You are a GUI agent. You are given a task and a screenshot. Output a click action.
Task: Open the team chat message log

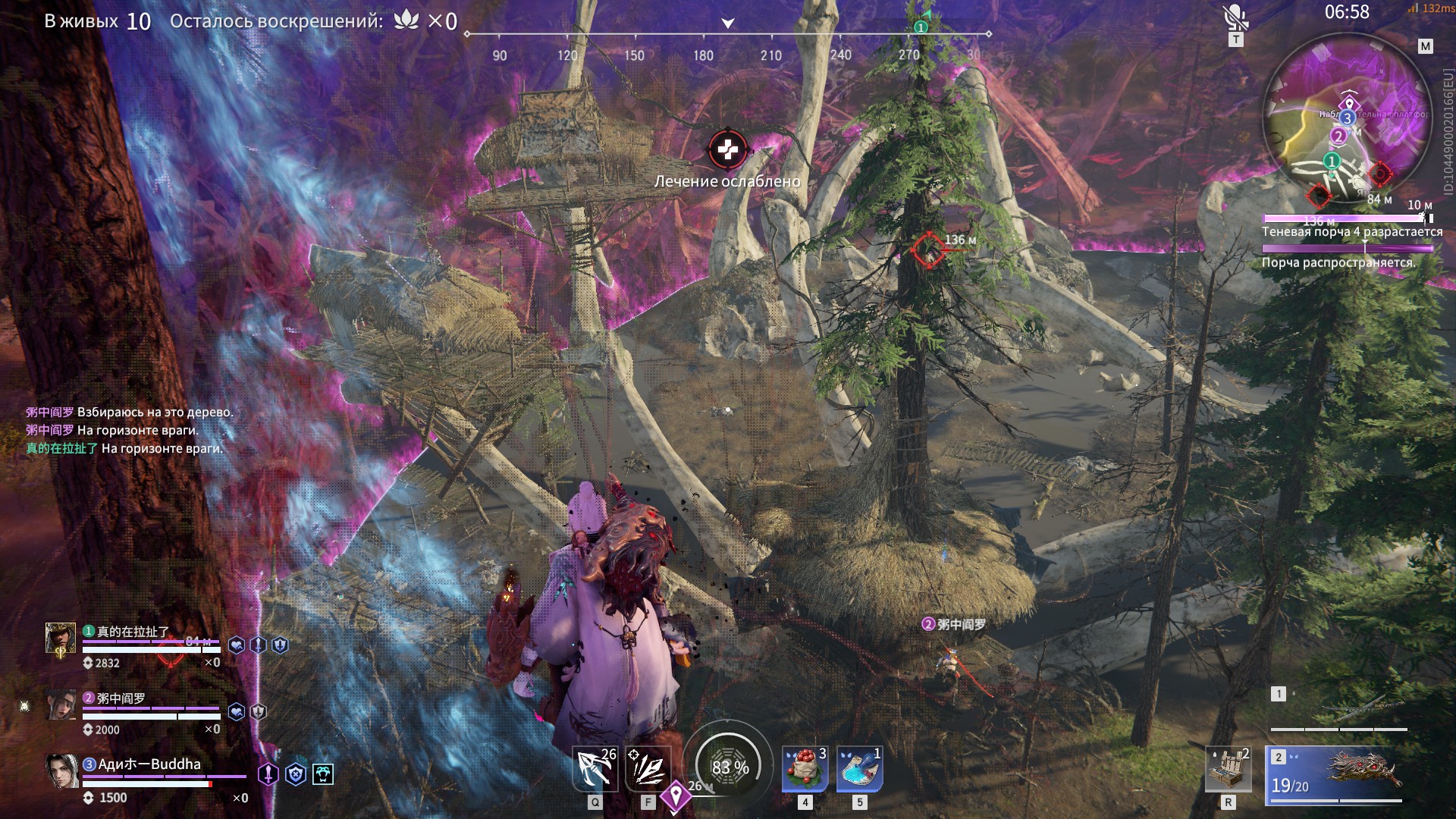click(x=129, y=430)
